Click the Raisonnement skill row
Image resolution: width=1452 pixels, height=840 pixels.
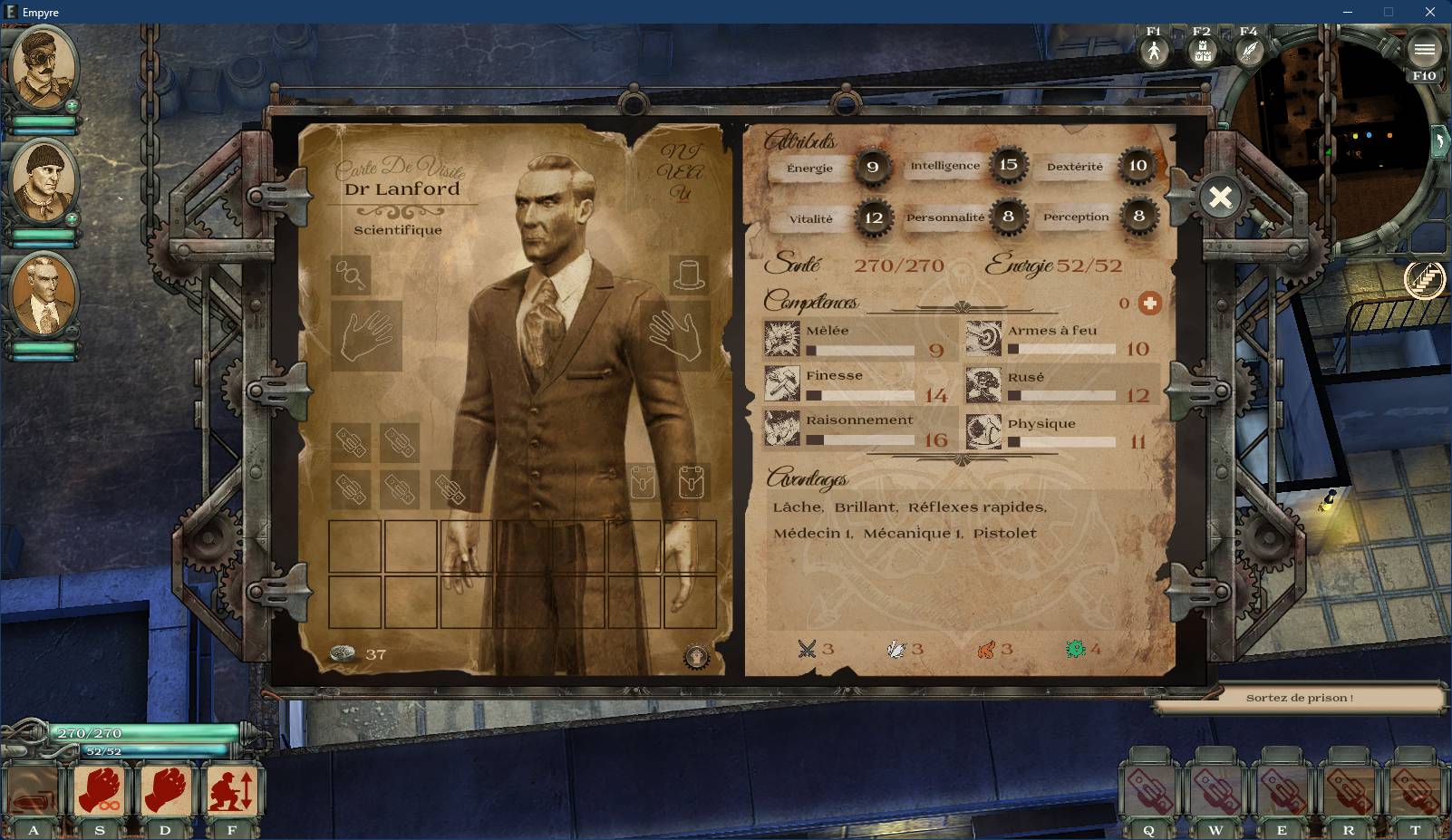pyautogui.click(x=859, y=430)
